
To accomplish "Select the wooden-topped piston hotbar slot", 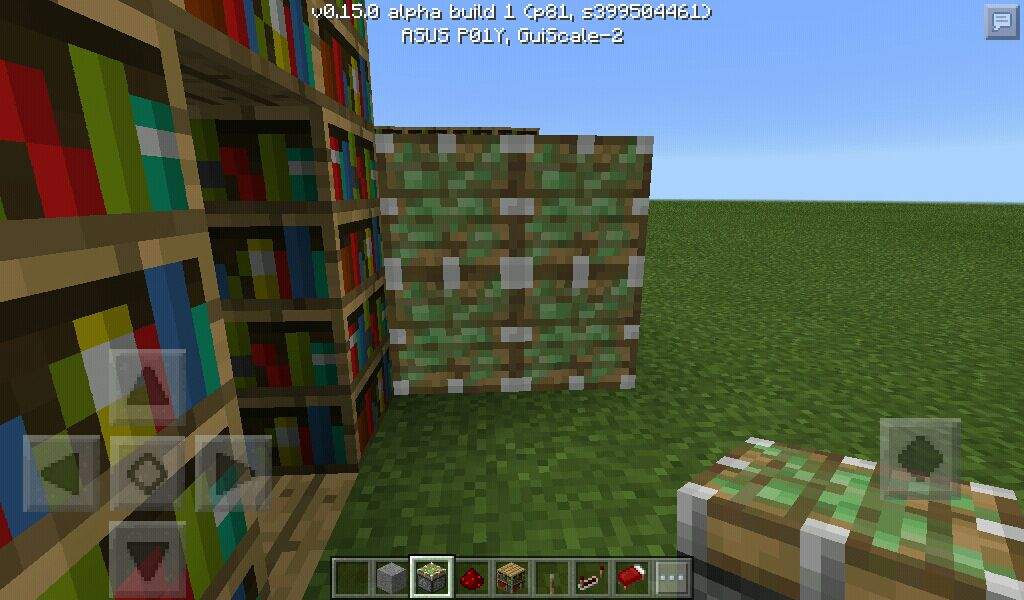I will 511,577.
